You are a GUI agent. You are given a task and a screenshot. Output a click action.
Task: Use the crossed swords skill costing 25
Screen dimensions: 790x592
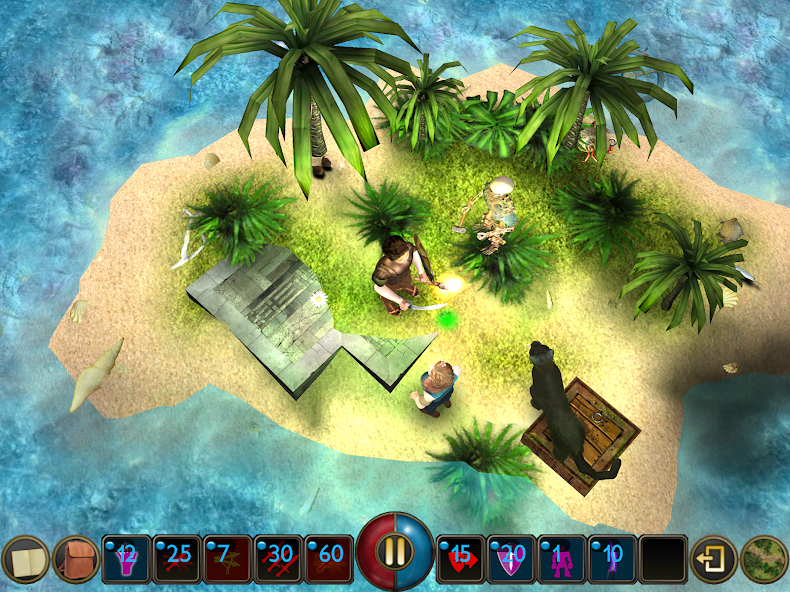tap(178, 560)
